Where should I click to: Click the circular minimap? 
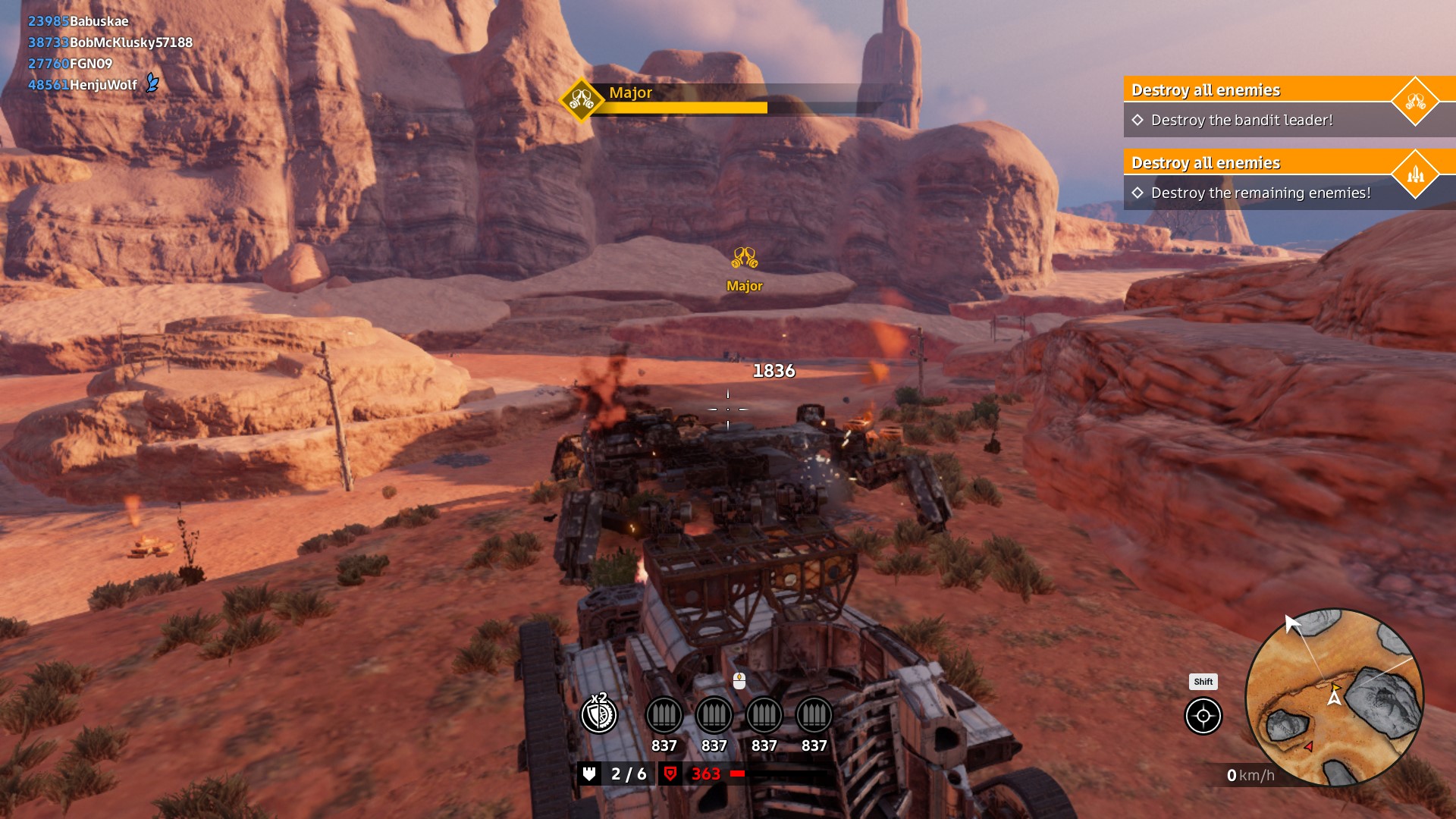(1334, 697)
